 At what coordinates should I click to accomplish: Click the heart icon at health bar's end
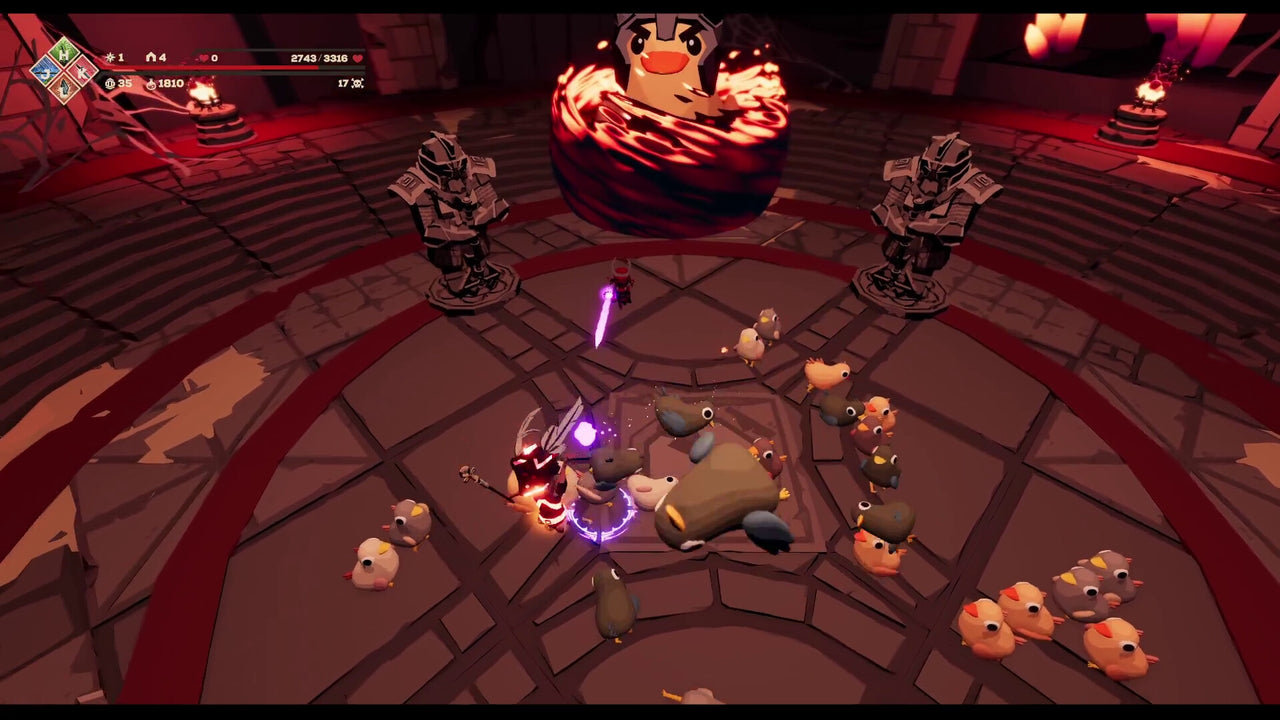pyautogui.click(x=357, y=60)
